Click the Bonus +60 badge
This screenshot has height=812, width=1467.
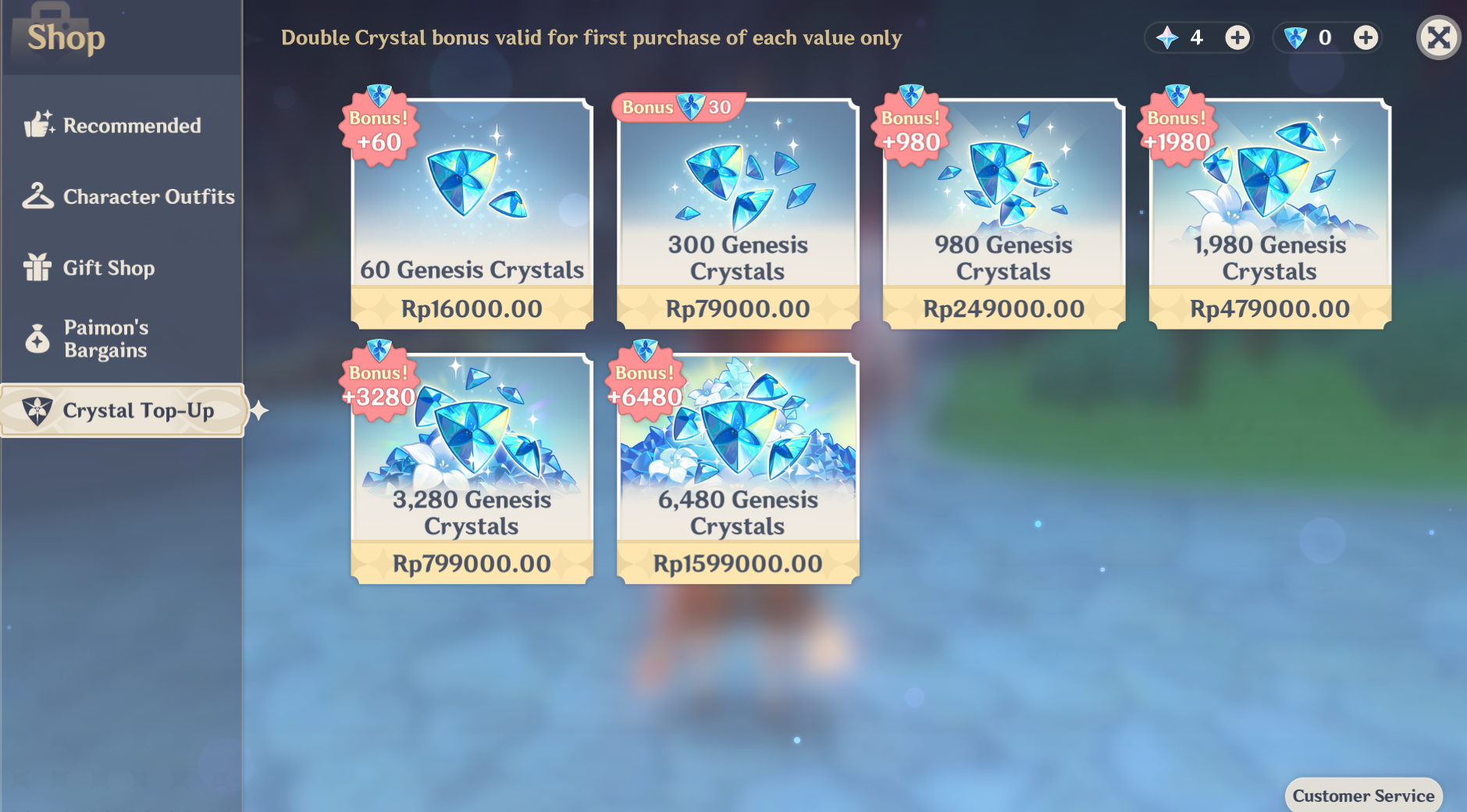tap(380, 129)
